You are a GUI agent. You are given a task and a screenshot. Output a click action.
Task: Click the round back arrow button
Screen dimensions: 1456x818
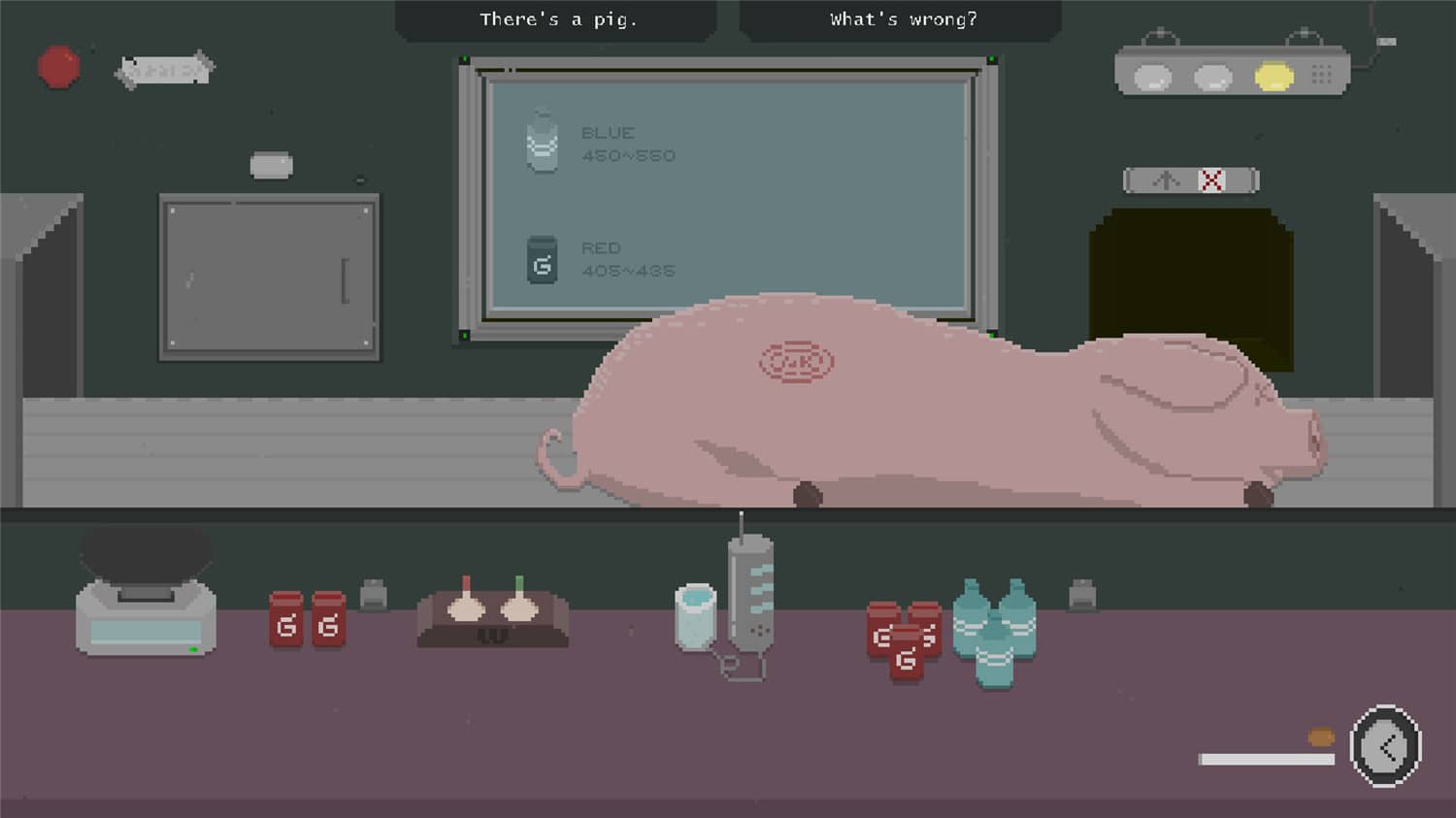(x=1385, y=746)
